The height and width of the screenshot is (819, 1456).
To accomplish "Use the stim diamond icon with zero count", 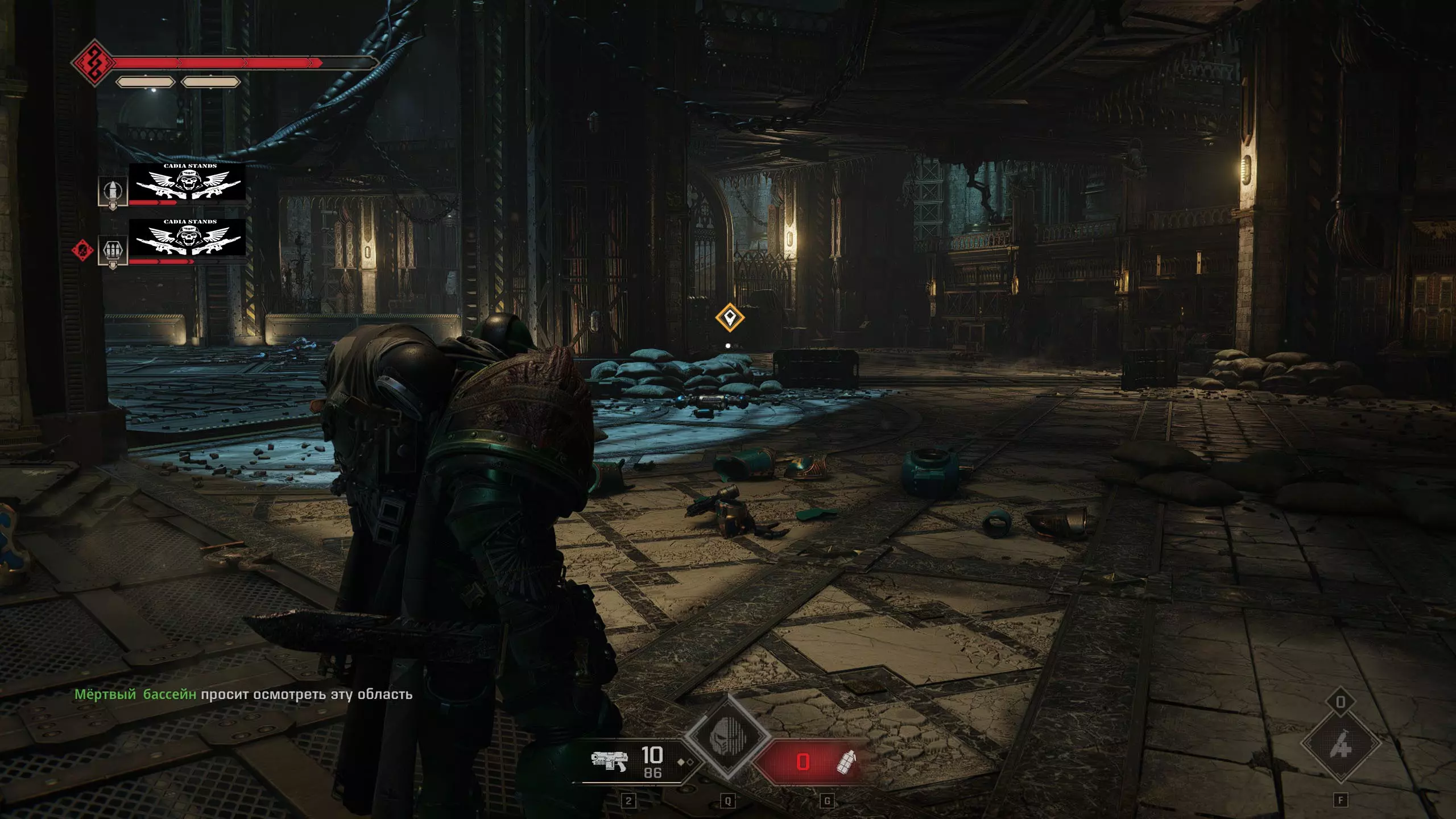I will (1341, 744).
